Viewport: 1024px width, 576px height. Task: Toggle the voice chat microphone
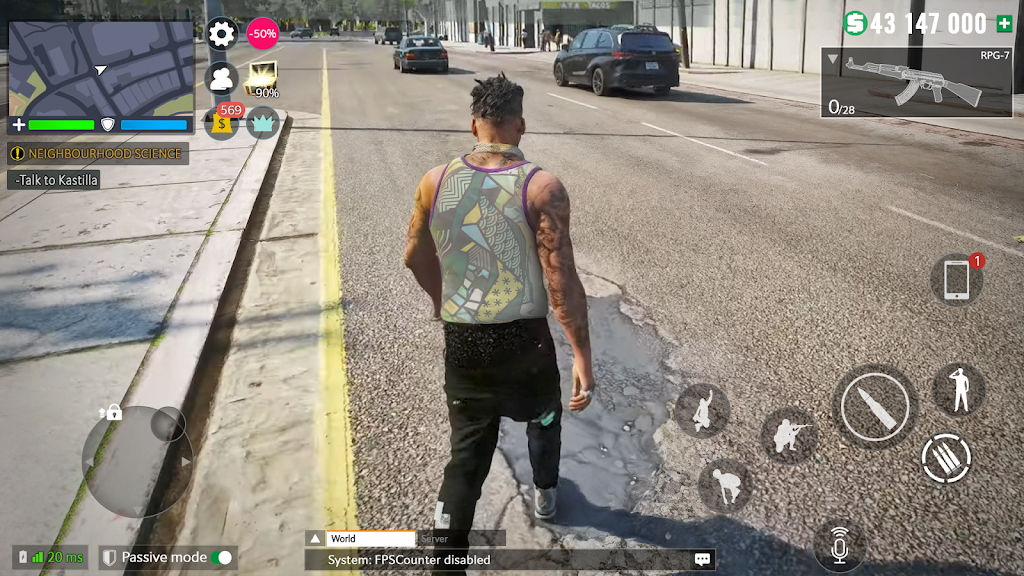coord(839,548)
